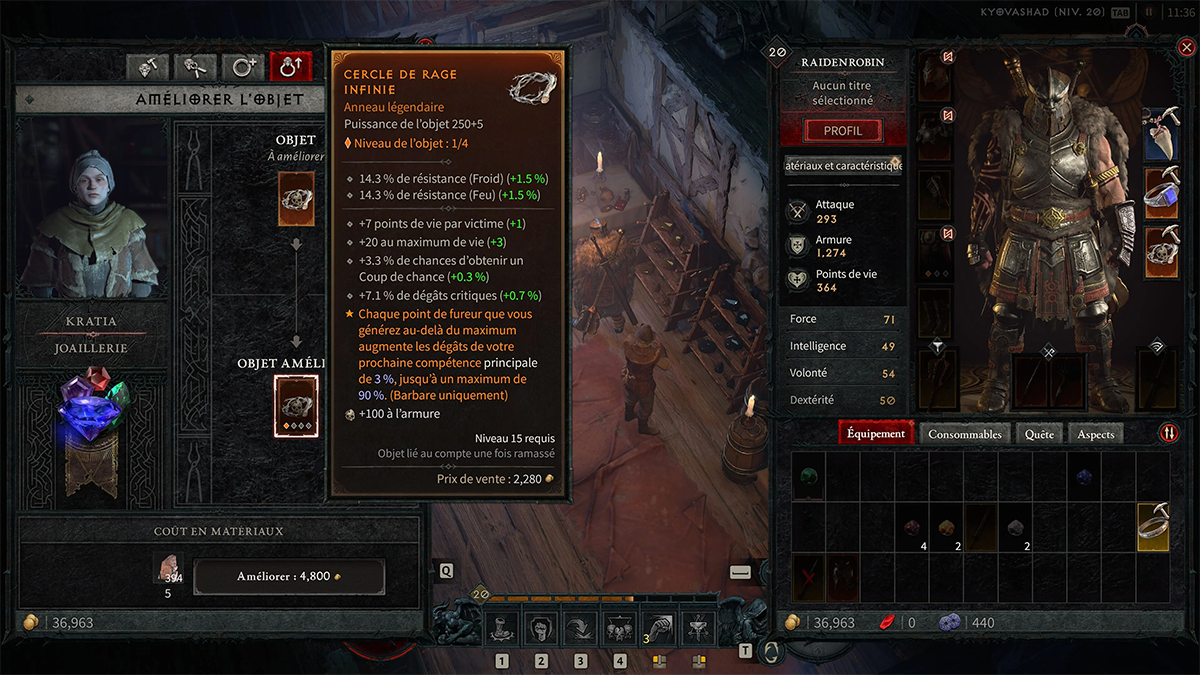Open the ring-with-plus socket tab

(x=243, y=67)
